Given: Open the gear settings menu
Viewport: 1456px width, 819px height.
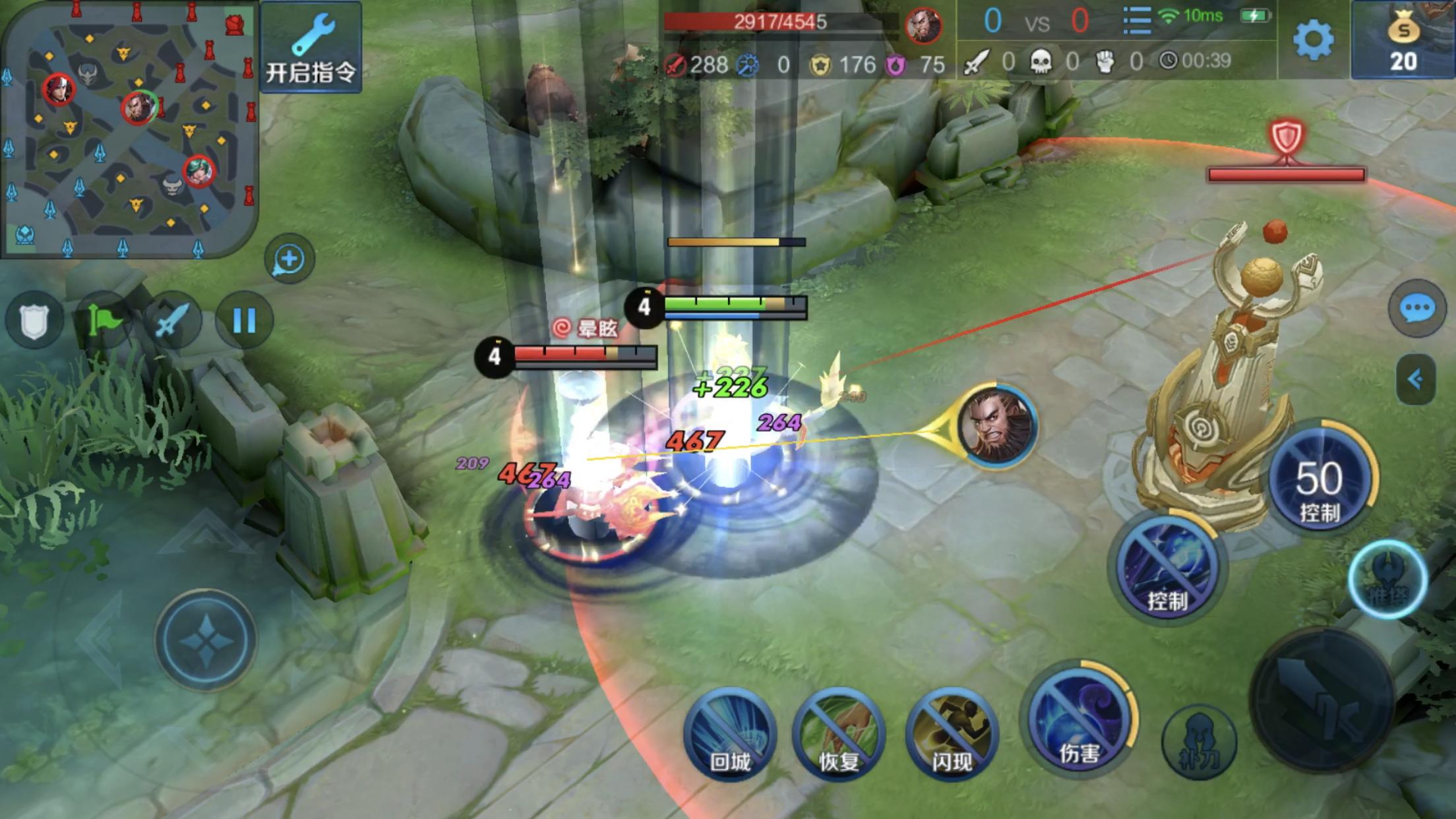Looking at the screenshot, I should (x=1313, y=40).
